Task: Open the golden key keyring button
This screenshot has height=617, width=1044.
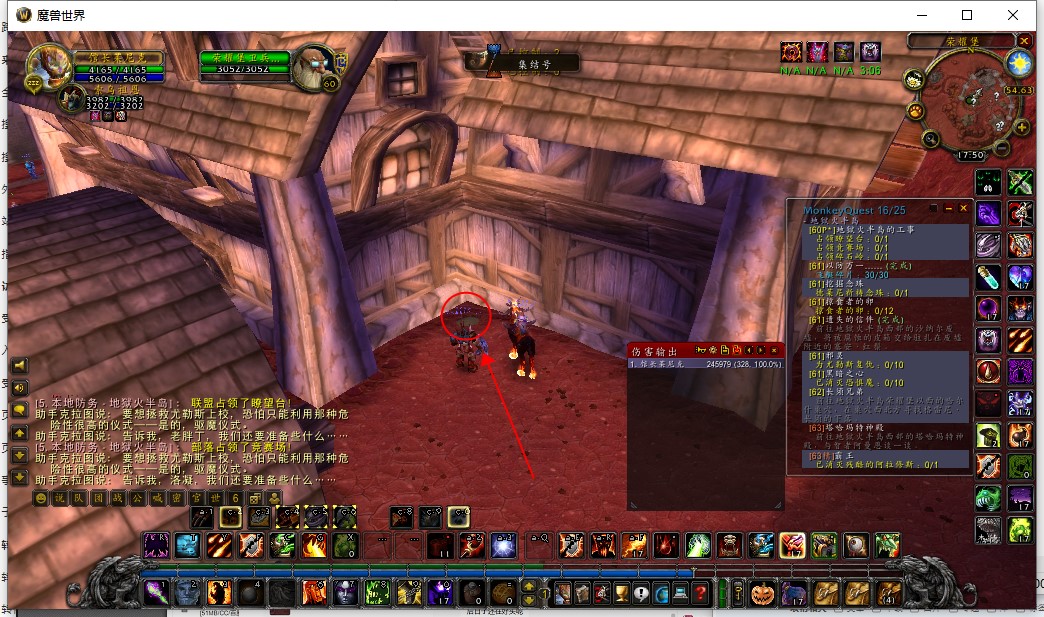Action: (x=737, y=593)
